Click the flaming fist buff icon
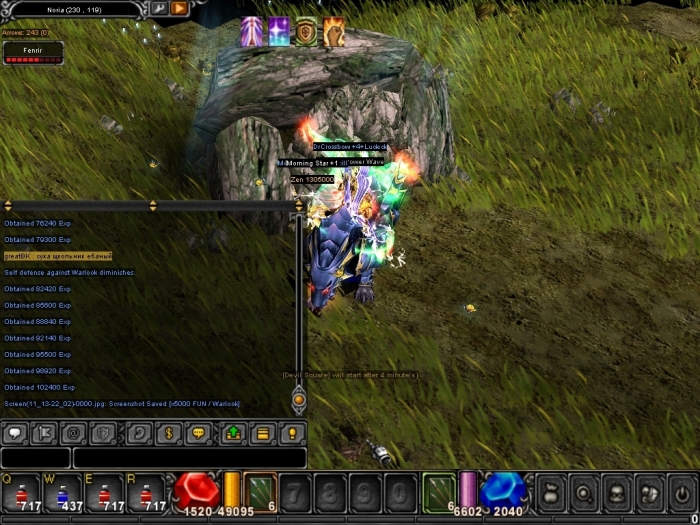 tap(334, 32)
